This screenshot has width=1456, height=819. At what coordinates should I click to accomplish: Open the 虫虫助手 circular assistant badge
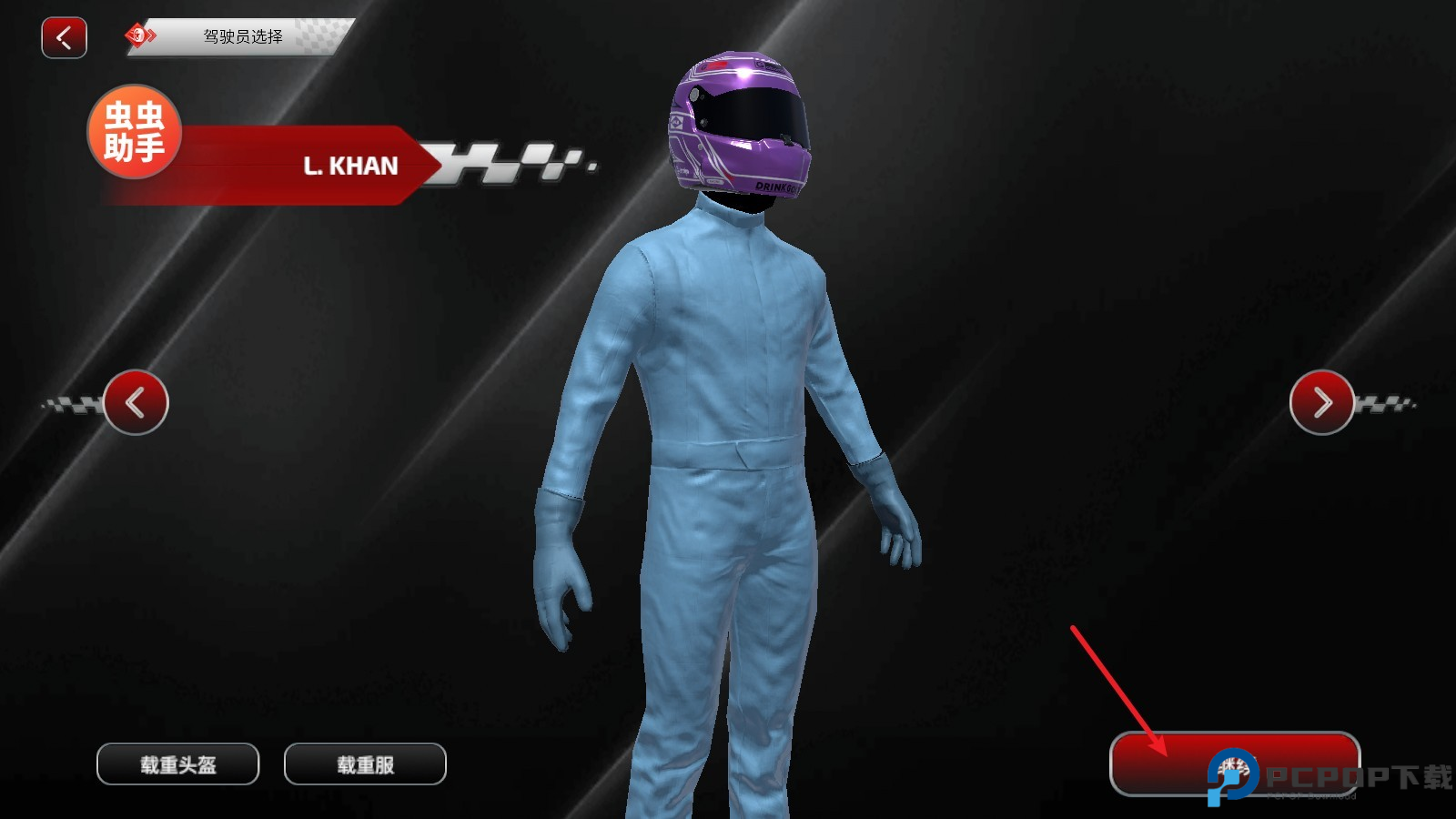[133, 131]
